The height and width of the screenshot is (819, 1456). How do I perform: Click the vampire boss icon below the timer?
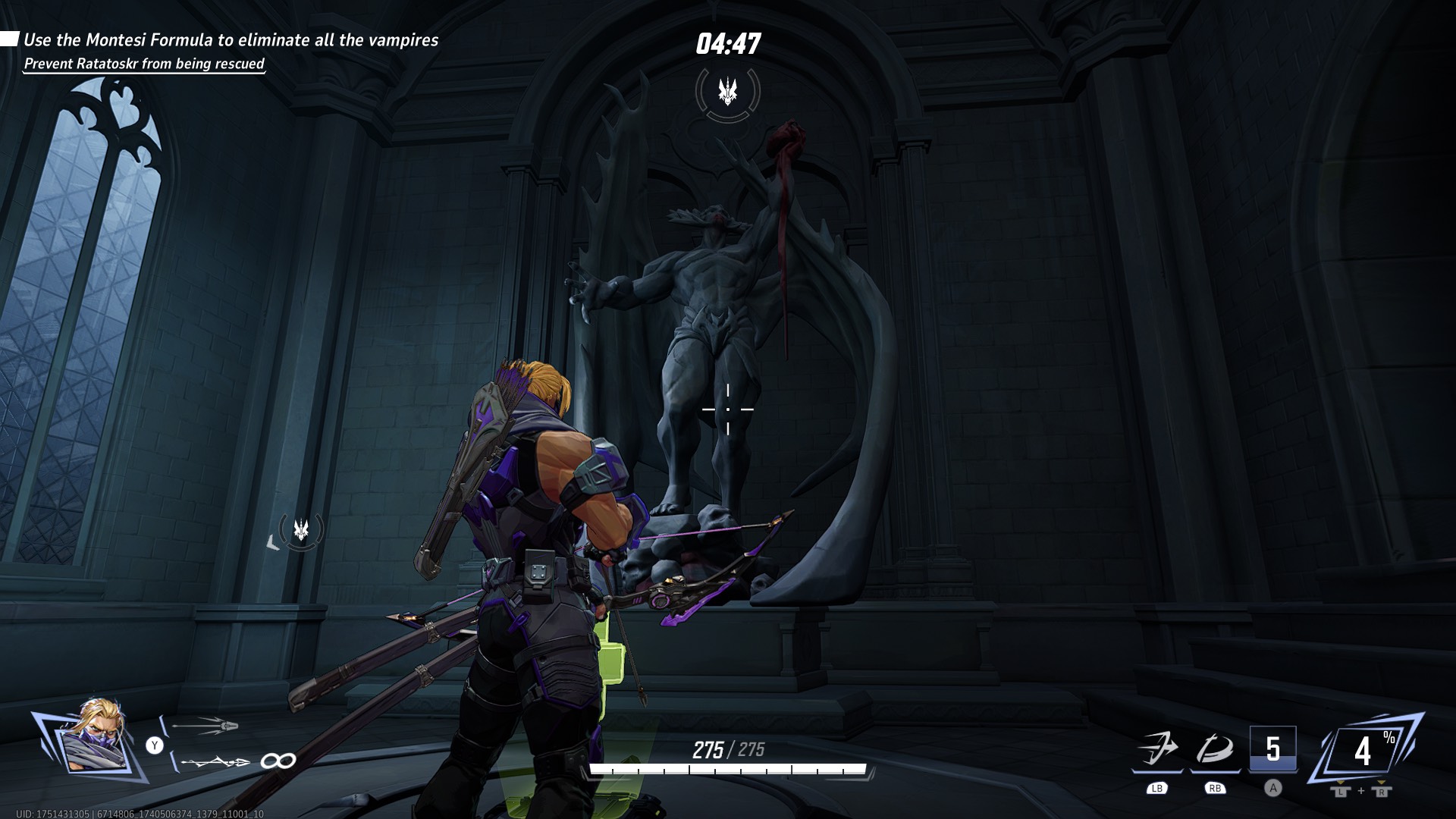pos(726,89)
